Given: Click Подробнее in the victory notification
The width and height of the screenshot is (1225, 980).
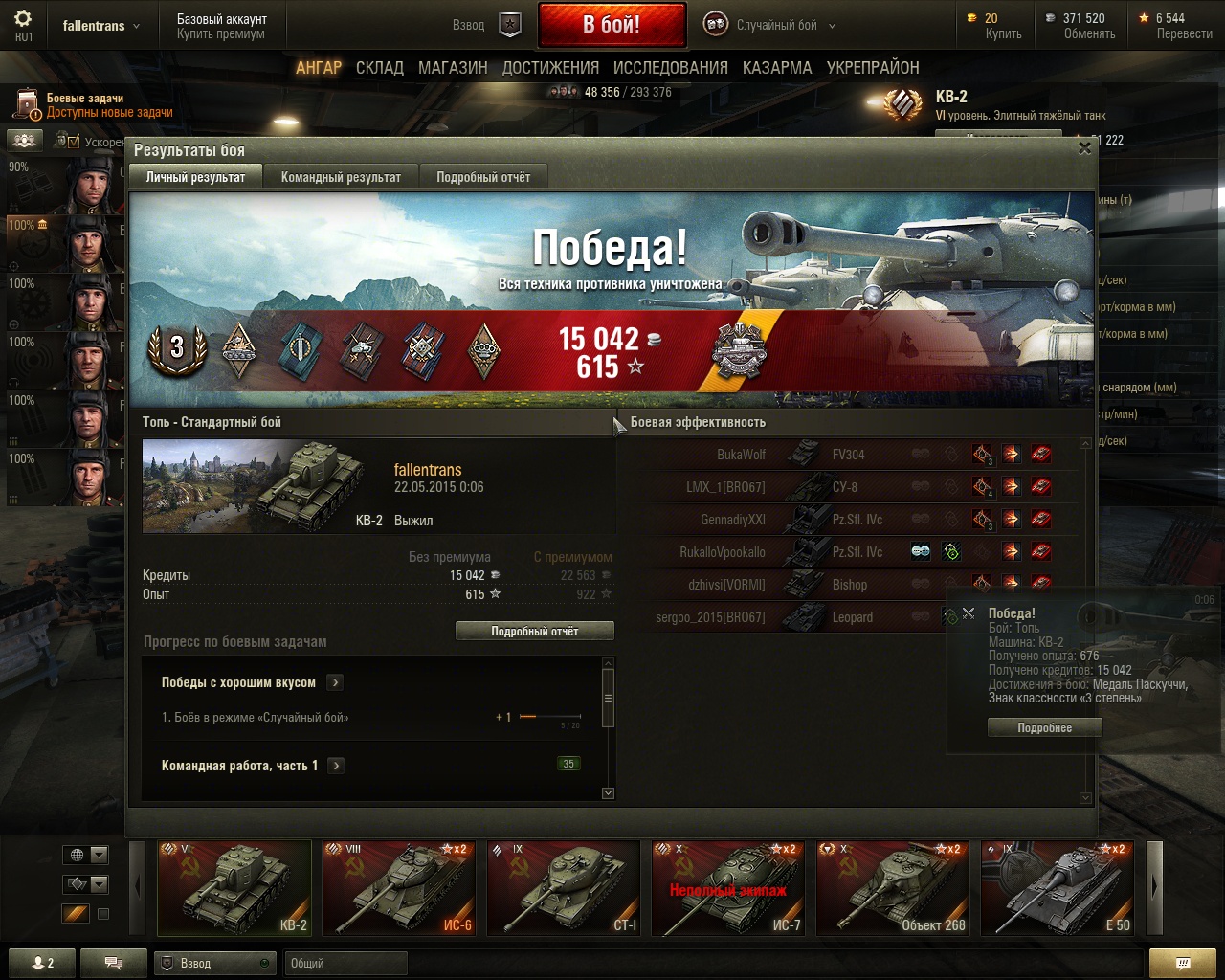Looking at the screenshot, I should [1044, 728].
